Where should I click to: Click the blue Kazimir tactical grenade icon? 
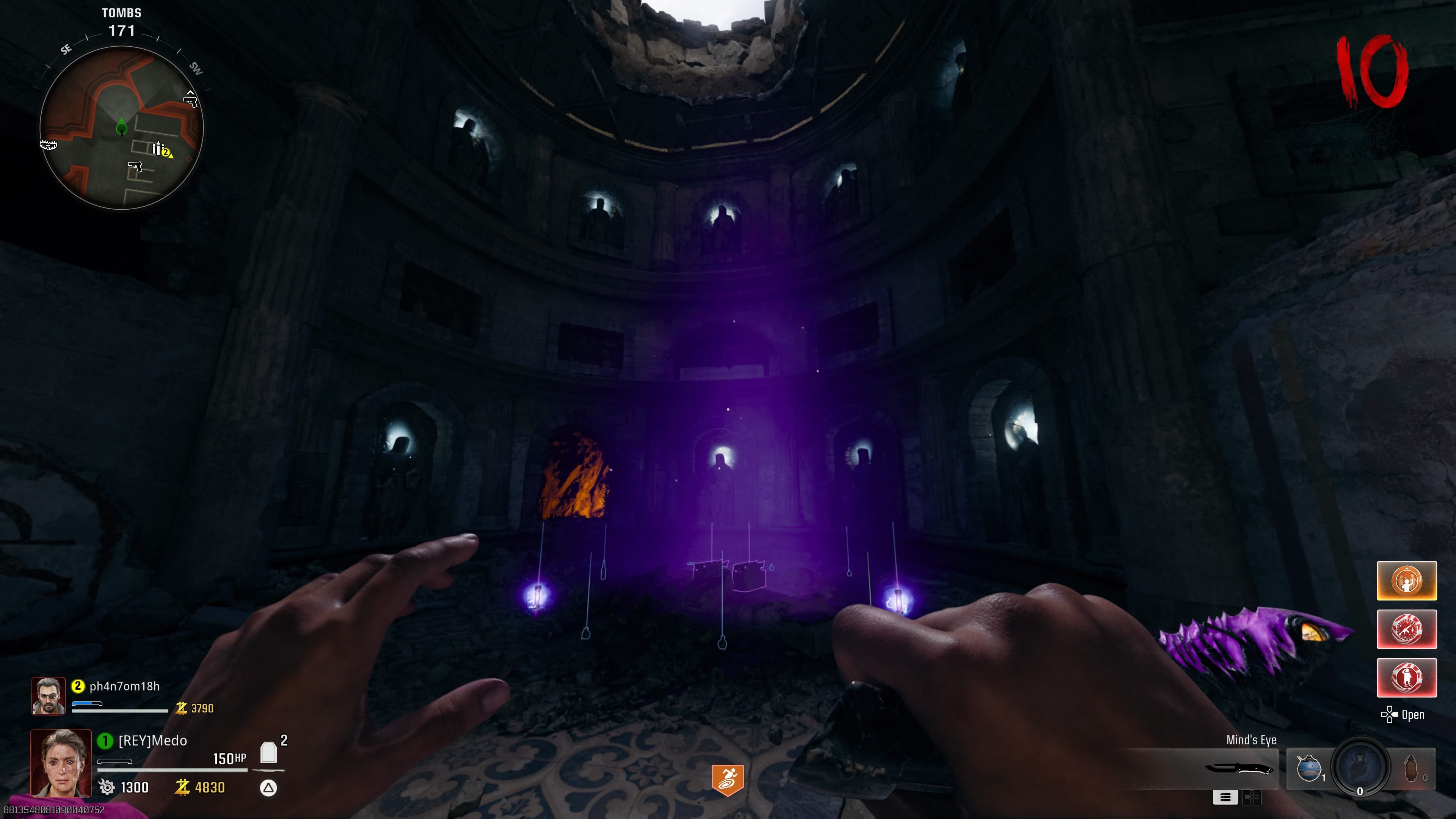1310,768
